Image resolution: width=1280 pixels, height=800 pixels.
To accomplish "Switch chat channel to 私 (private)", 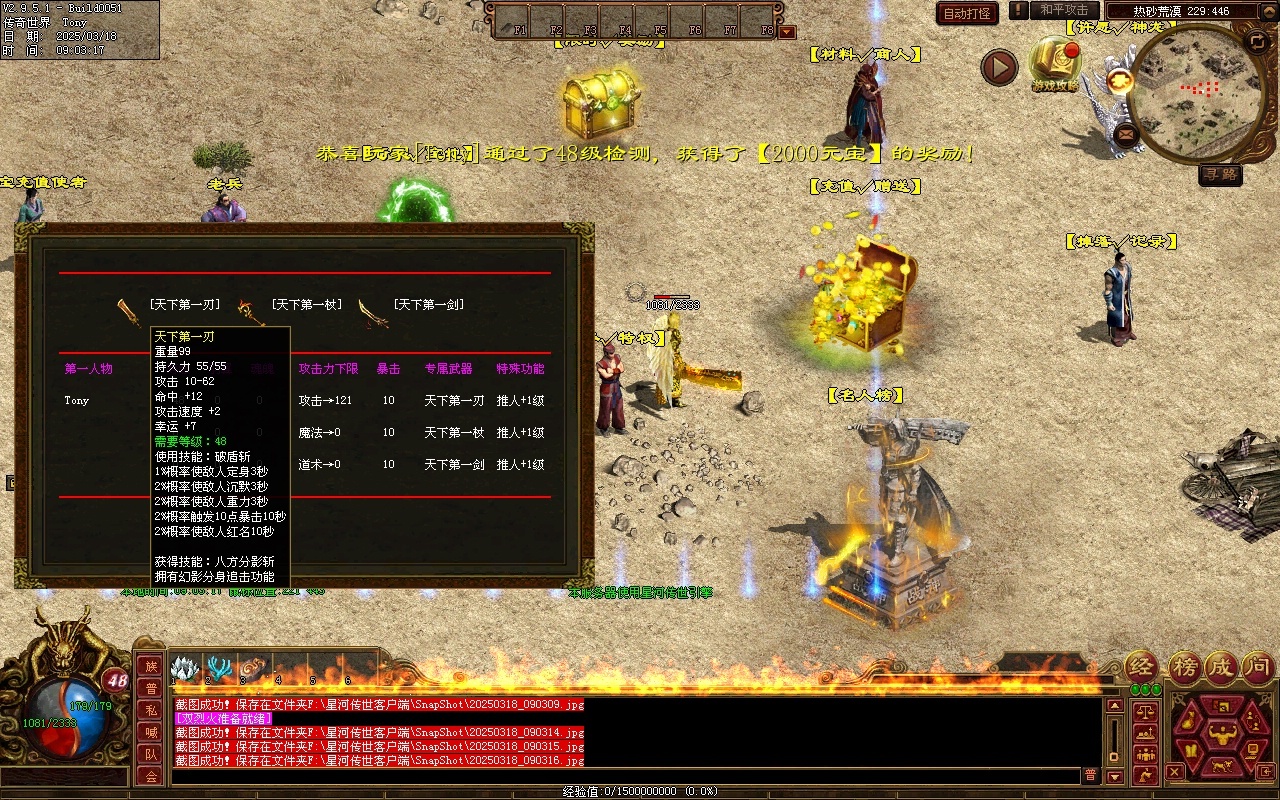I will (150, 710).
